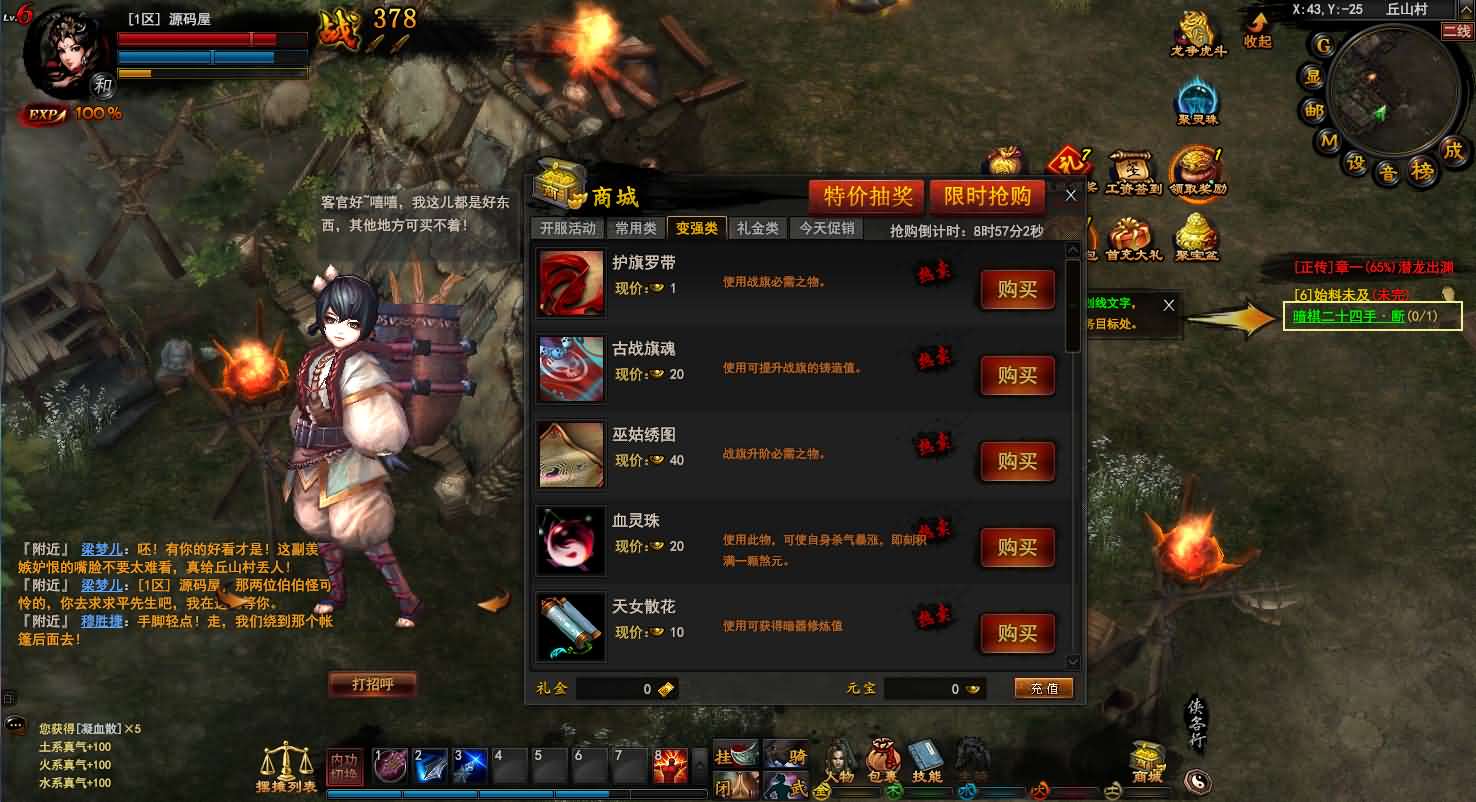Toggle the 内功切换 internal skill switch
This screenshot has width=1476, height=802.
click(345, 764)
